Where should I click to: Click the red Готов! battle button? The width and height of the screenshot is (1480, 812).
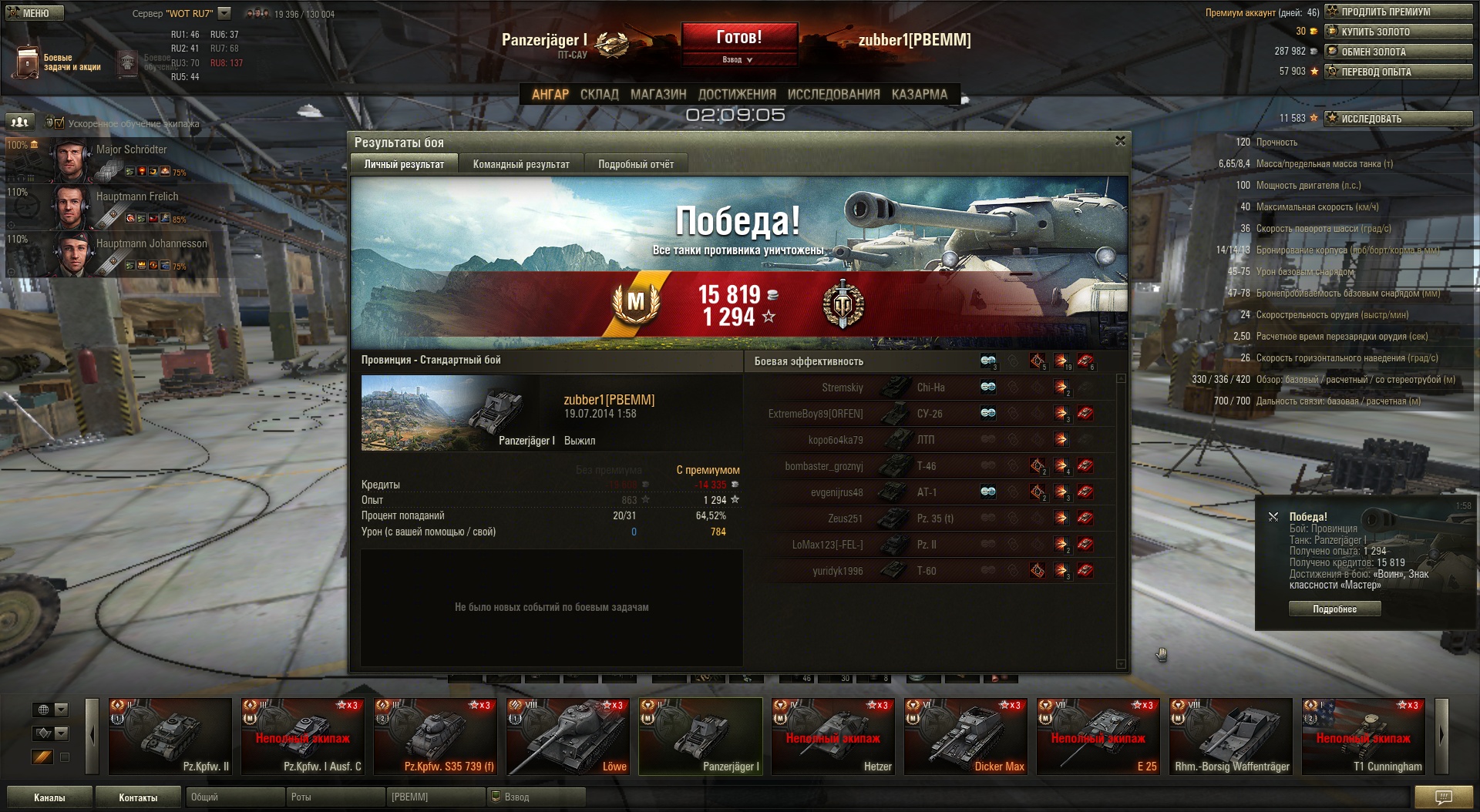click(738, 37)
